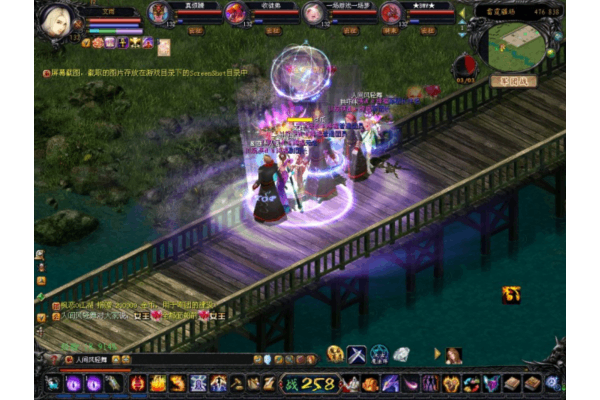The width and height of the screenshot is (600, 400).
Task: Click the white diamond gem icon
Action: (402, 354)
